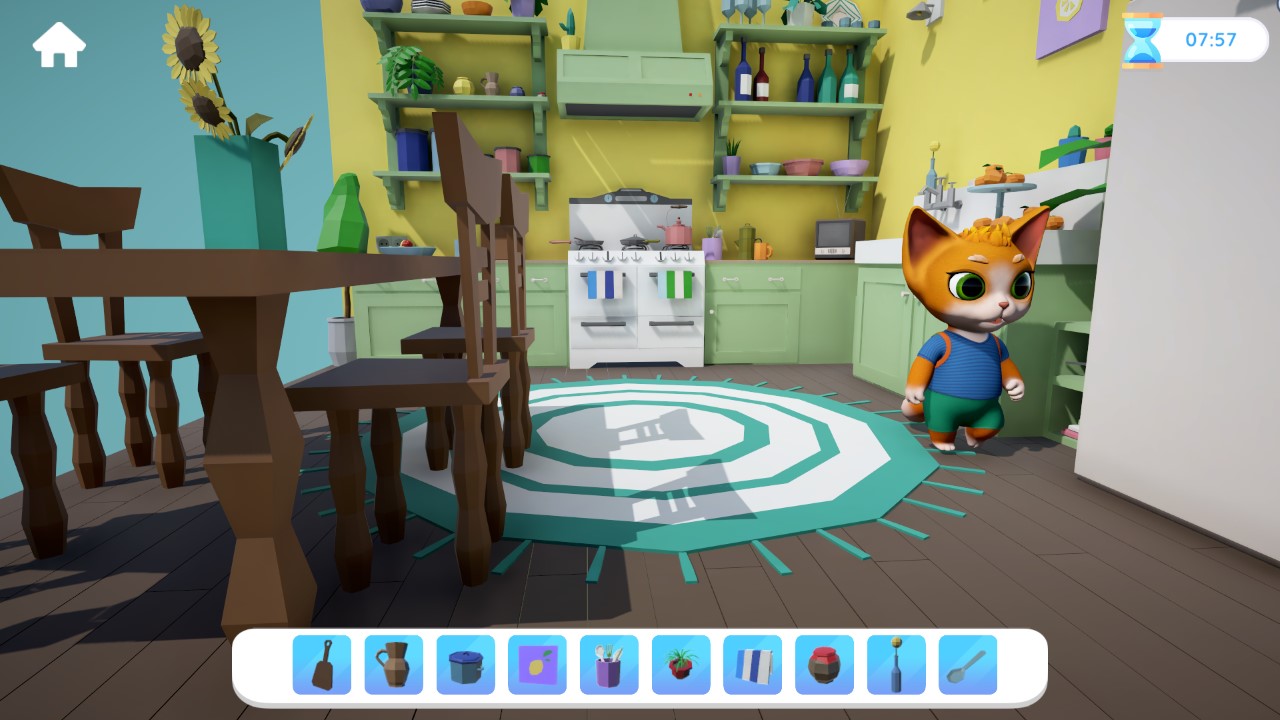The height and width of the screenshot is (720, 1280).
Task: Select the red jar item icon
Action: tap(824, 663)
